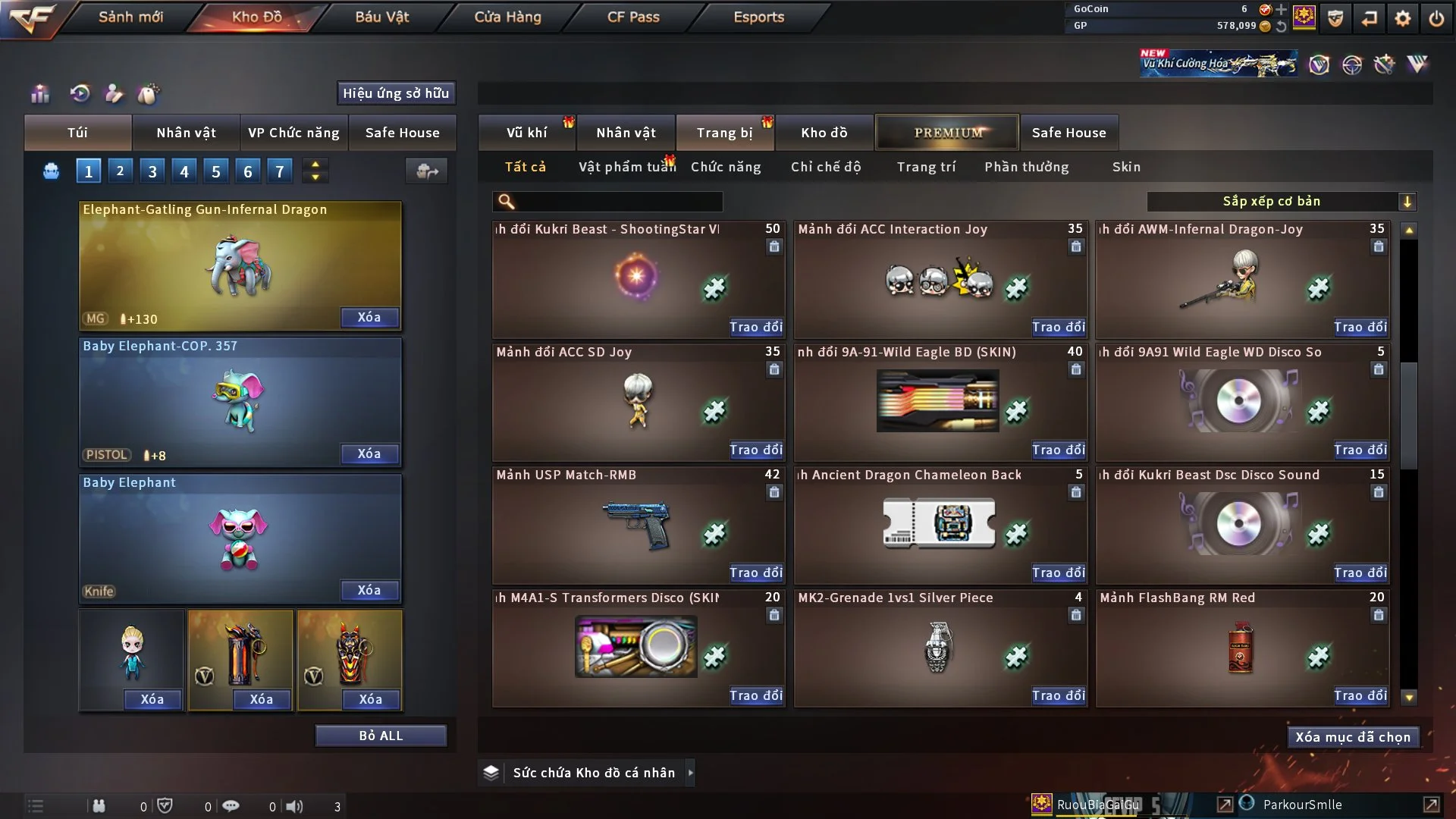
Task: Click the power exit icon
Action: point(1436,18)
